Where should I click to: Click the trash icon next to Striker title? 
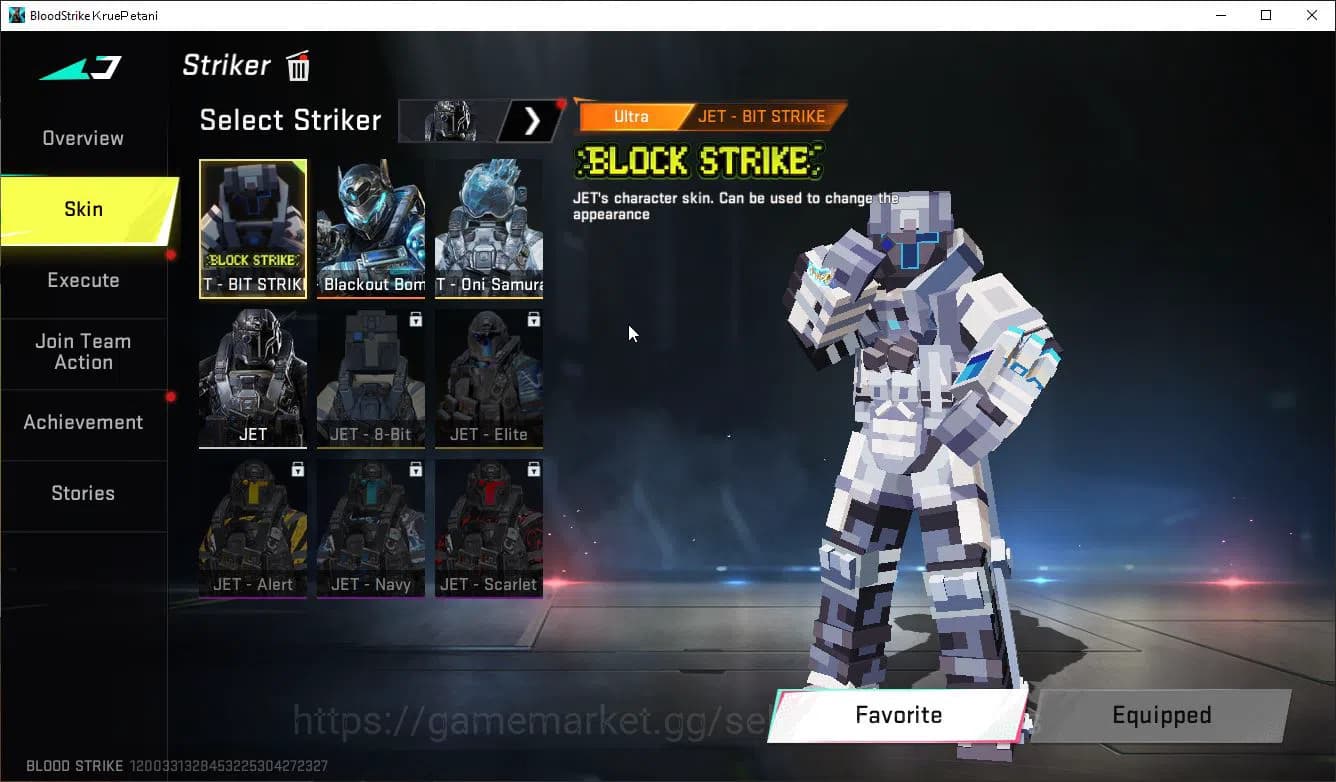pyautogui.click(x=297, y=65)
